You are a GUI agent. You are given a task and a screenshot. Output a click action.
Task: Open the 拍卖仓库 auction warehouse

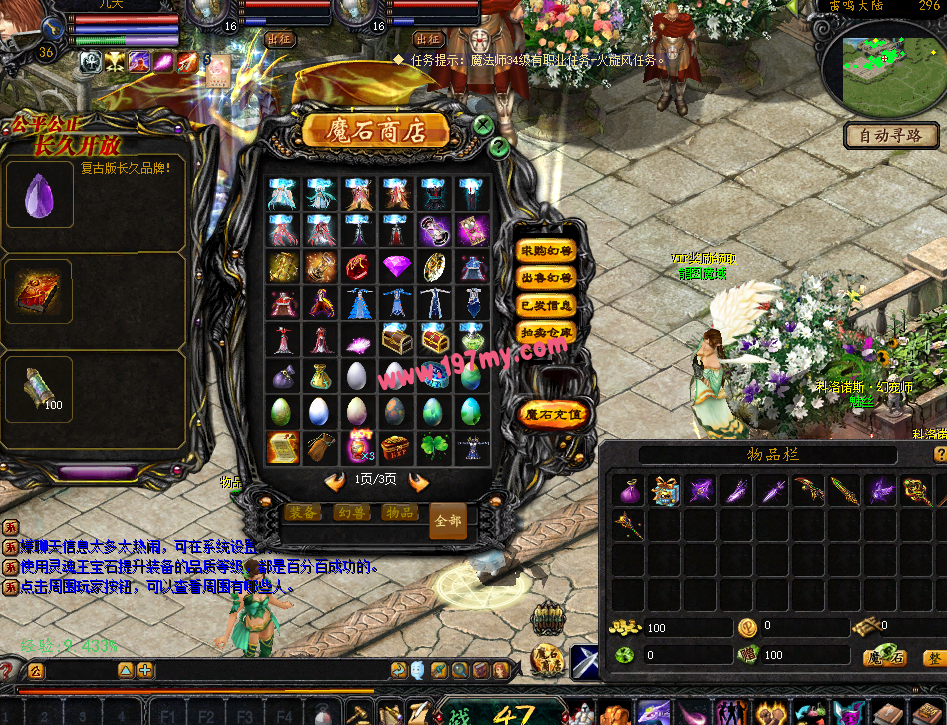tap(545, 332)
